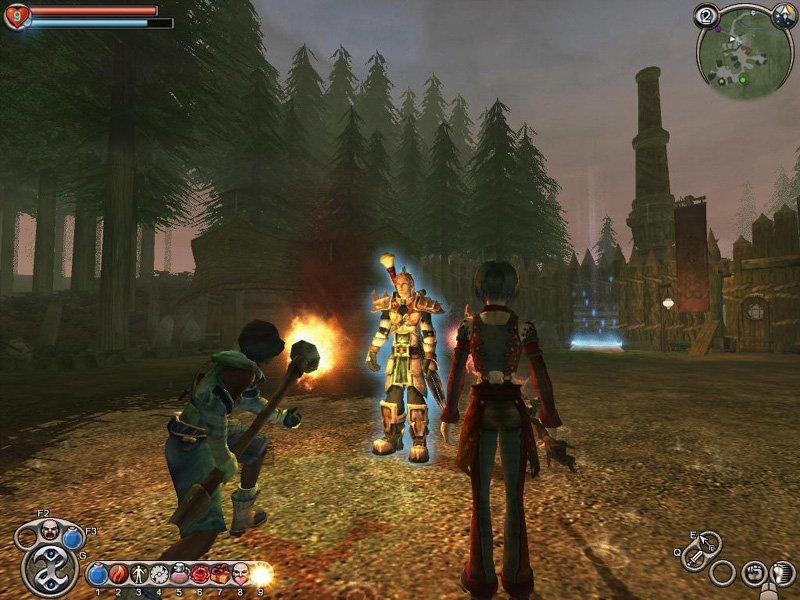The width and height of the screenshot is (800, 600).
Task: Use the pink potion flask in hotbar
Action: (x=179, y=575)
